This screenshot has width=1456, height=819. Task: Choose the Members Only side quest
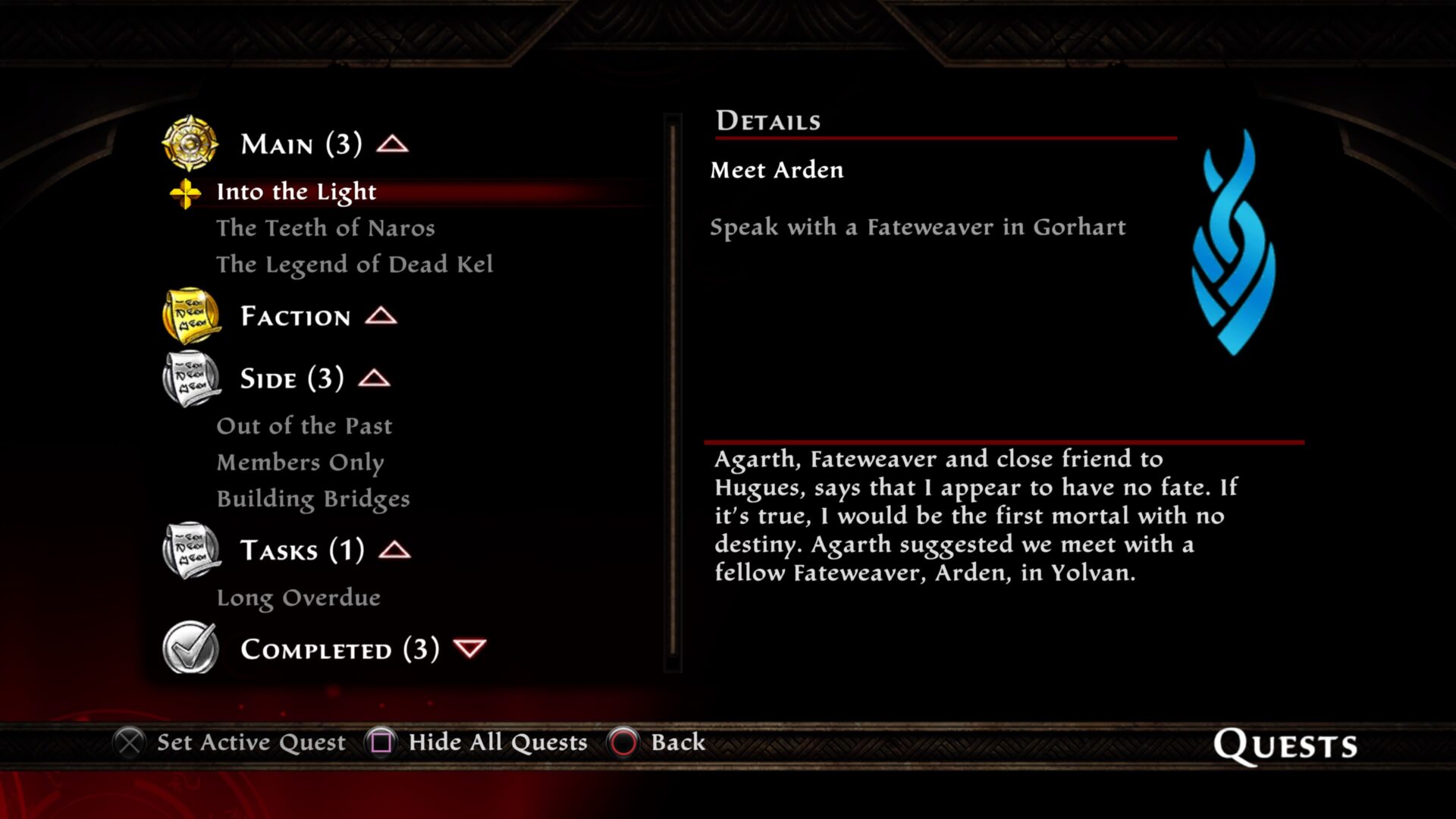tap(300, 463)
